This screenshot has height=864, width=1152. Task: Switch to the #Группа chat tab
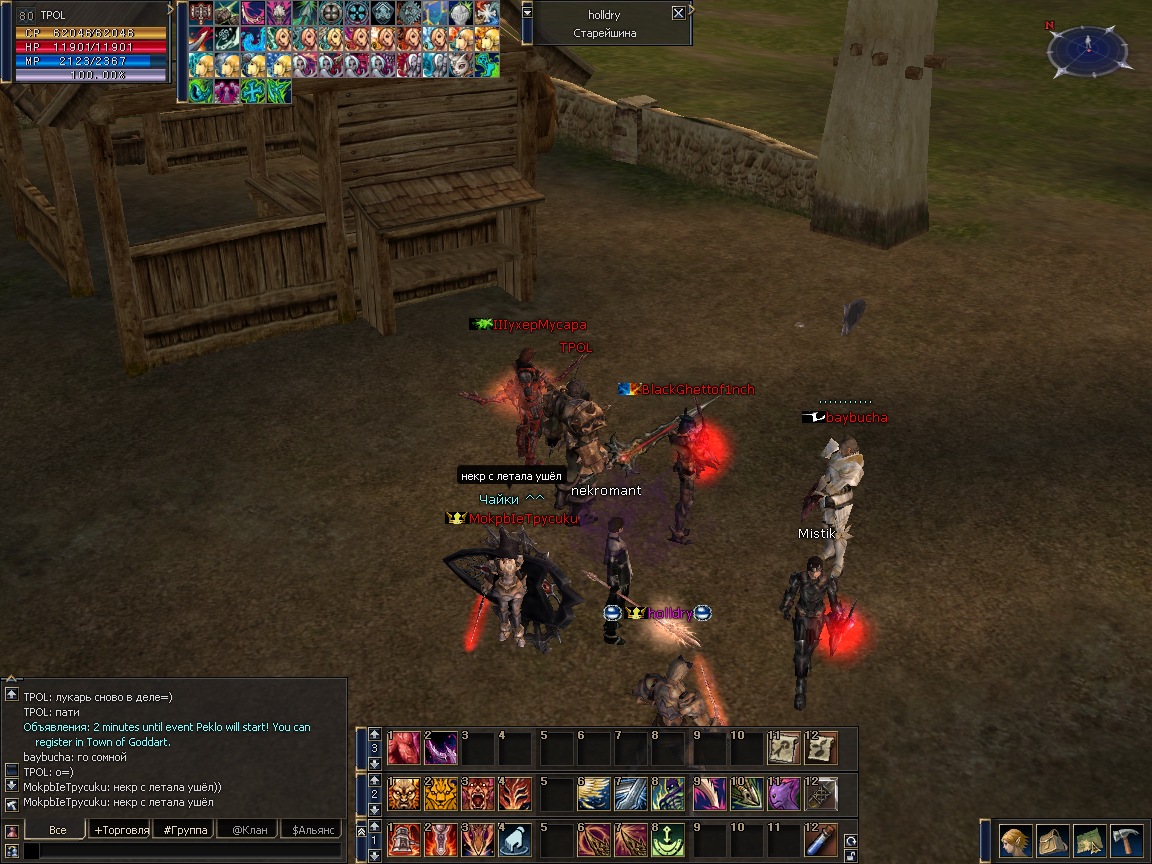(184, 830)
